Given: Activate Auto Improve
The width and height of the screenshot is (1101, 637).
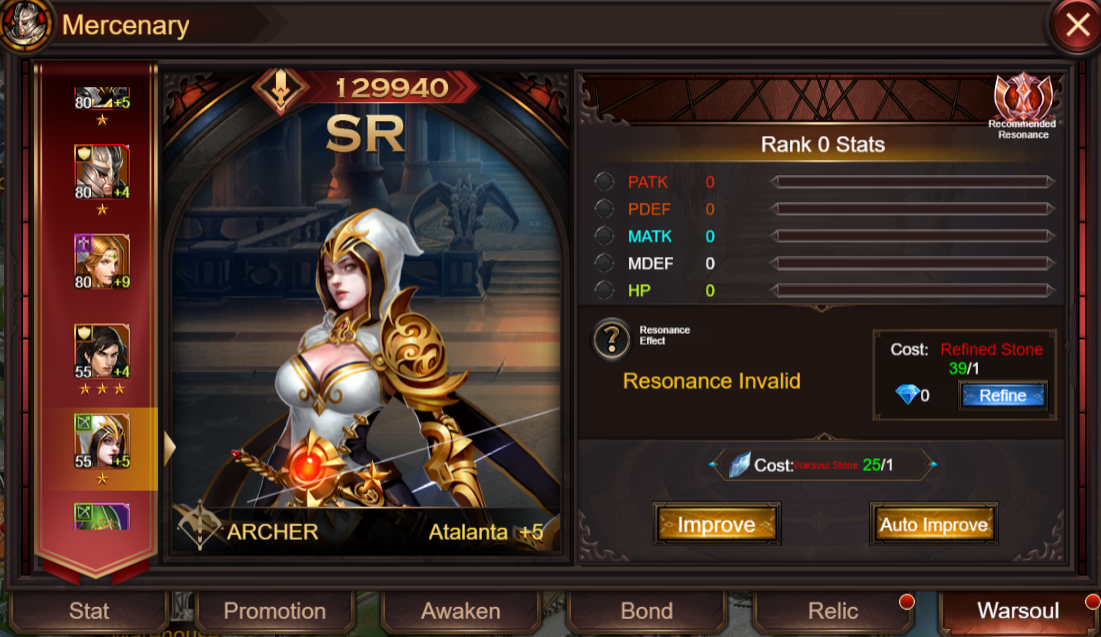Looking at the screenshot, I should [x=933, y=525].
